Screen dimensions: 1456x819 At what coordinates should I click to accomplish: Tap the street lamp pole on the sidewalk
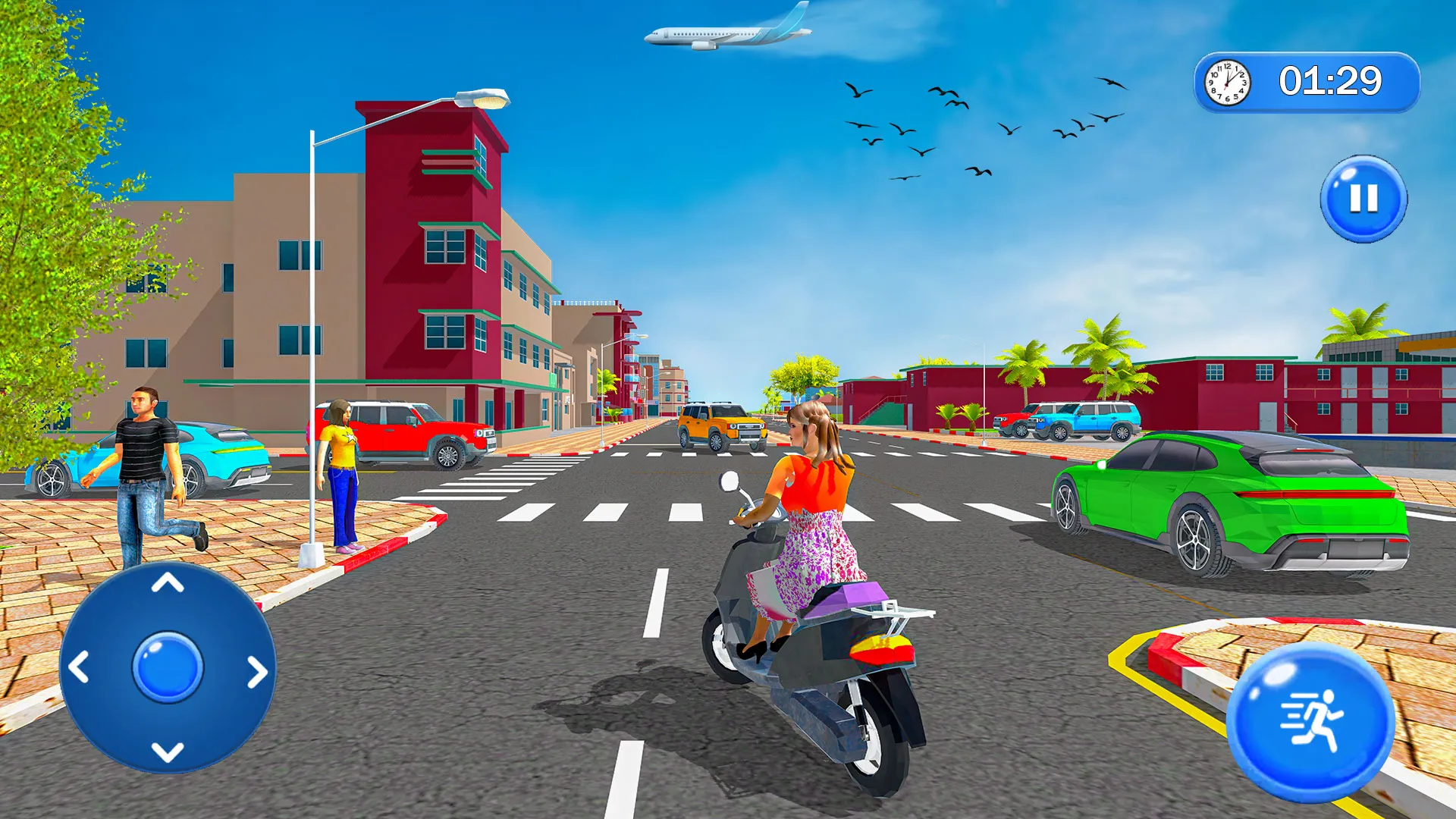313,341
